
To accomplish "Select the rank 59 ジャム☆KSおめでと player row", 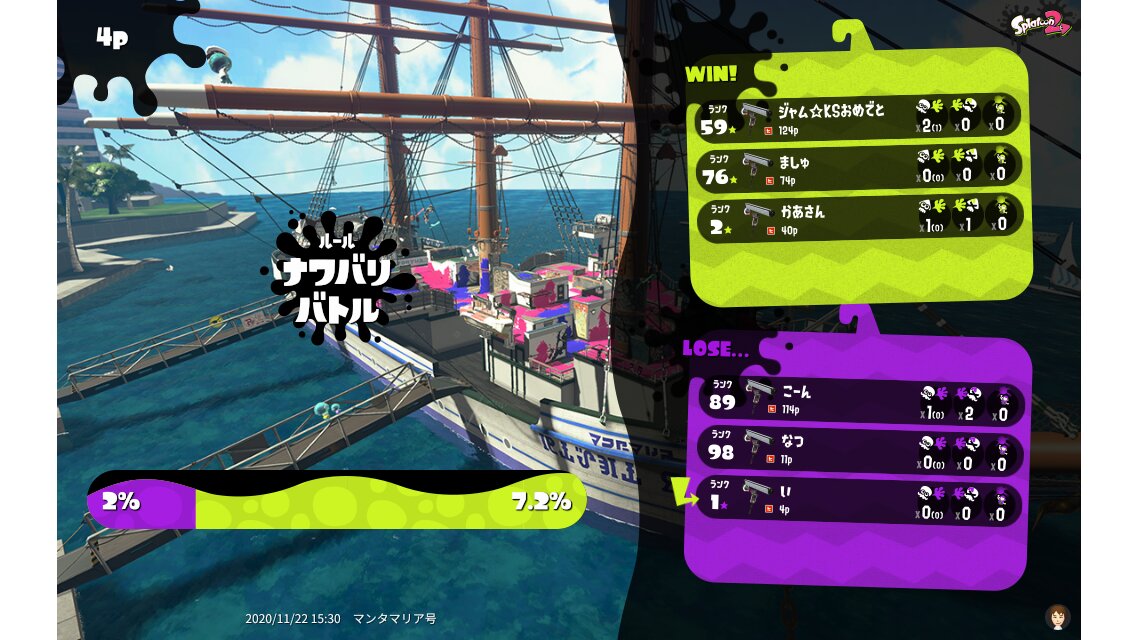I will point(858,117).
